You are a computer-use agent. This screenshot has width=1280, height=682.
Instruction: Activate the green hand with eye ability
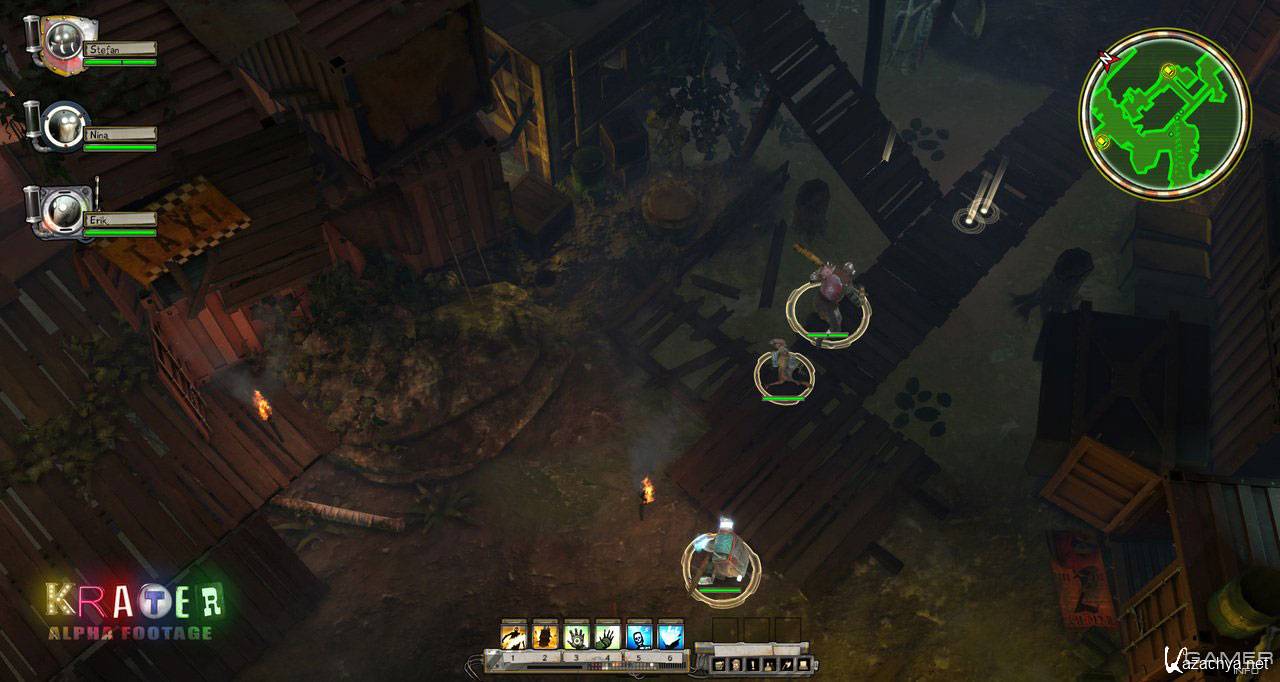[x=577, y=635]
